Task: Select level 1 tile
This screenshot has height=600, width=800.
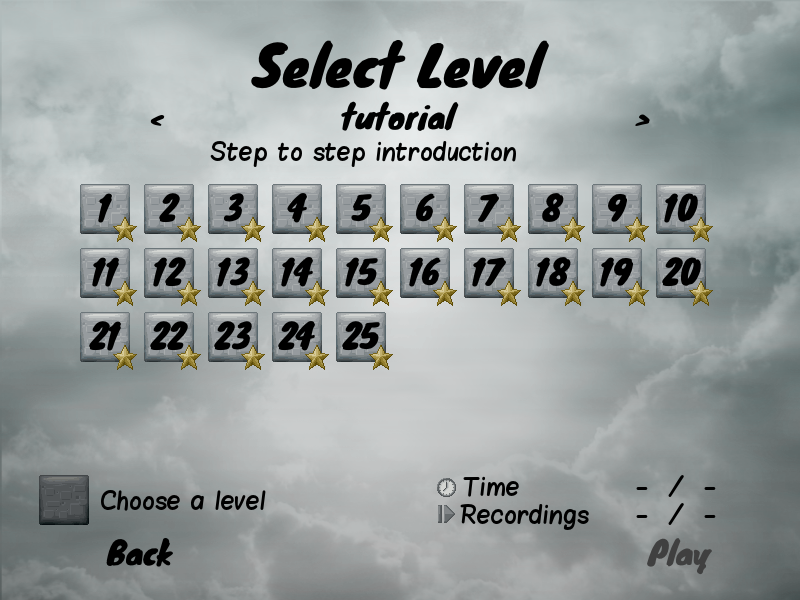Action: point(105,209)
